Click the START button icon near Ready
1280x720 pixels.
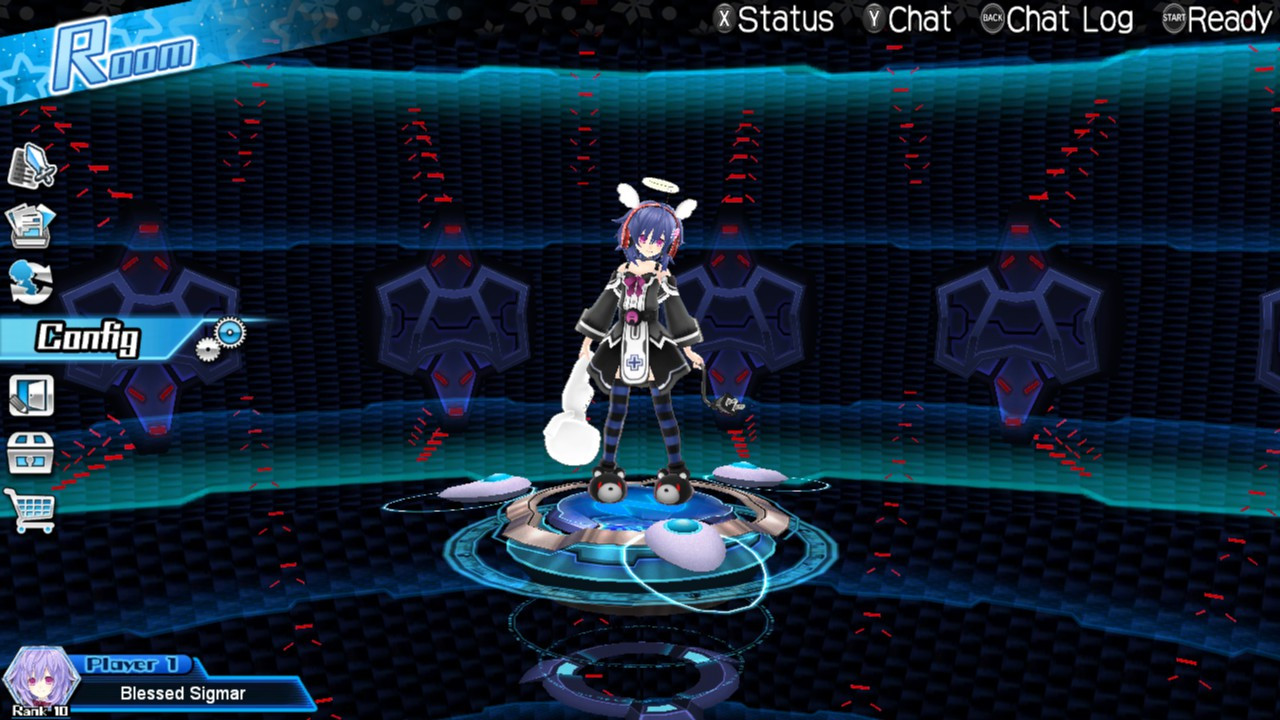click(1173, 19)
